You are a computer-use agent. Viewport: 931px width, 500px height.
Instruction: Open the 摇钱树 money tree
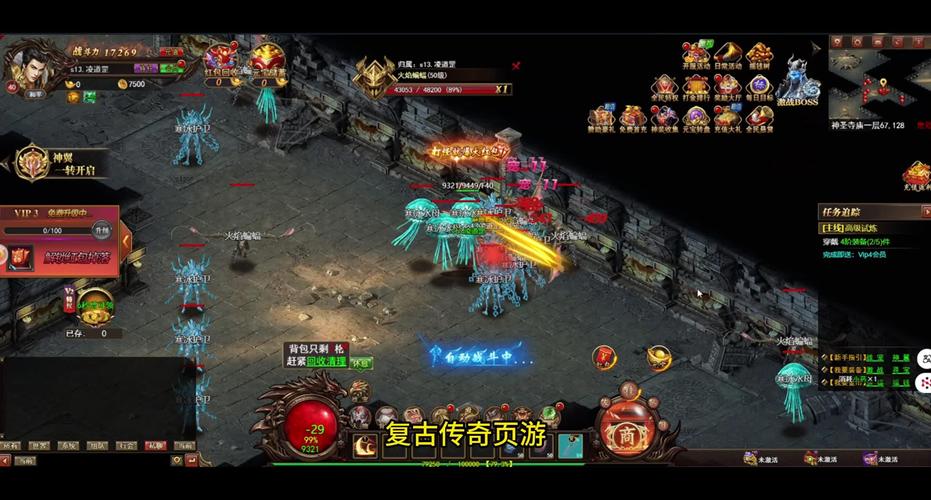tap(759, 56)
